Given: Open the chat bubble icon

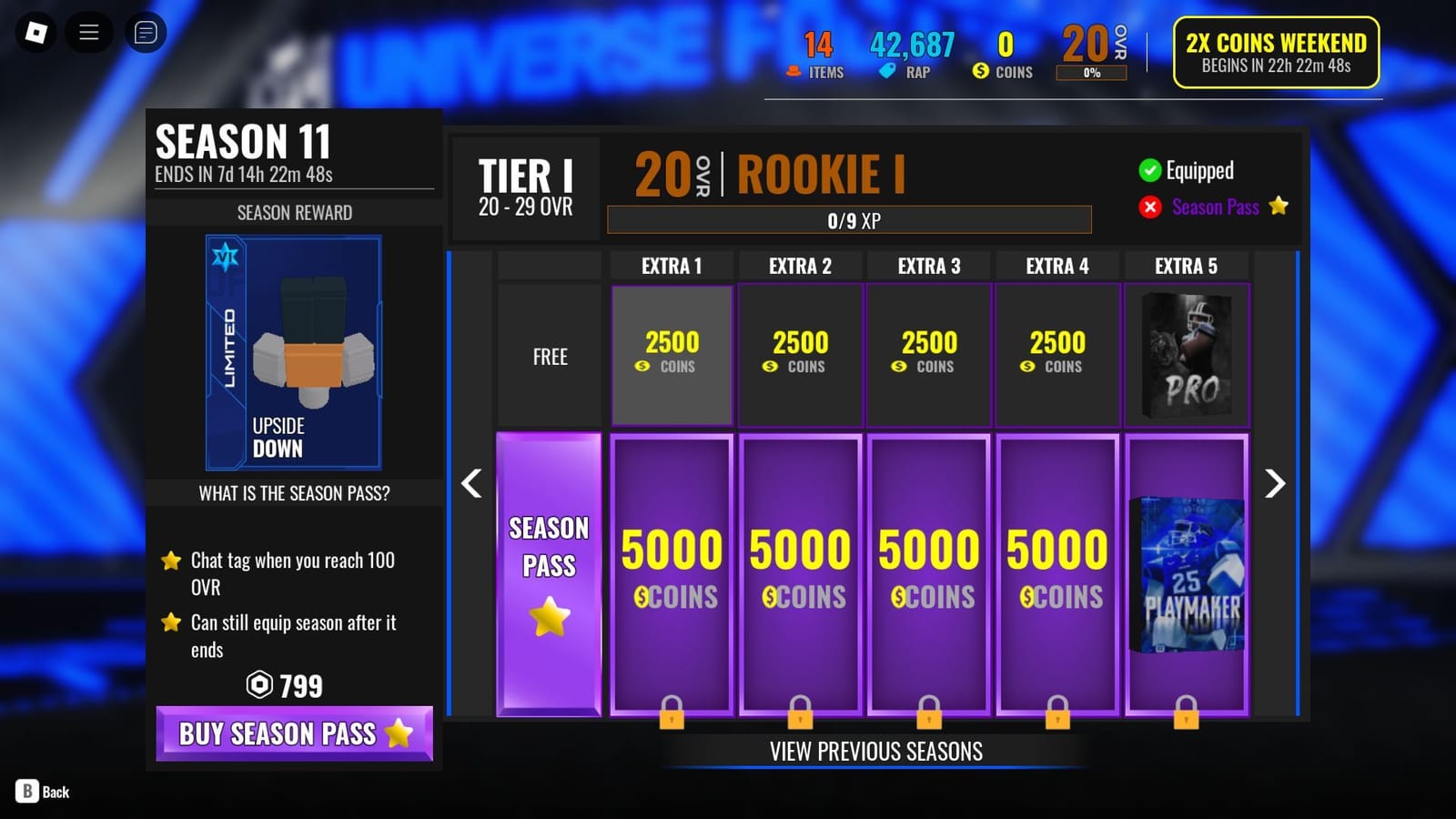Looking at the screenshot, I should point(144,32).
